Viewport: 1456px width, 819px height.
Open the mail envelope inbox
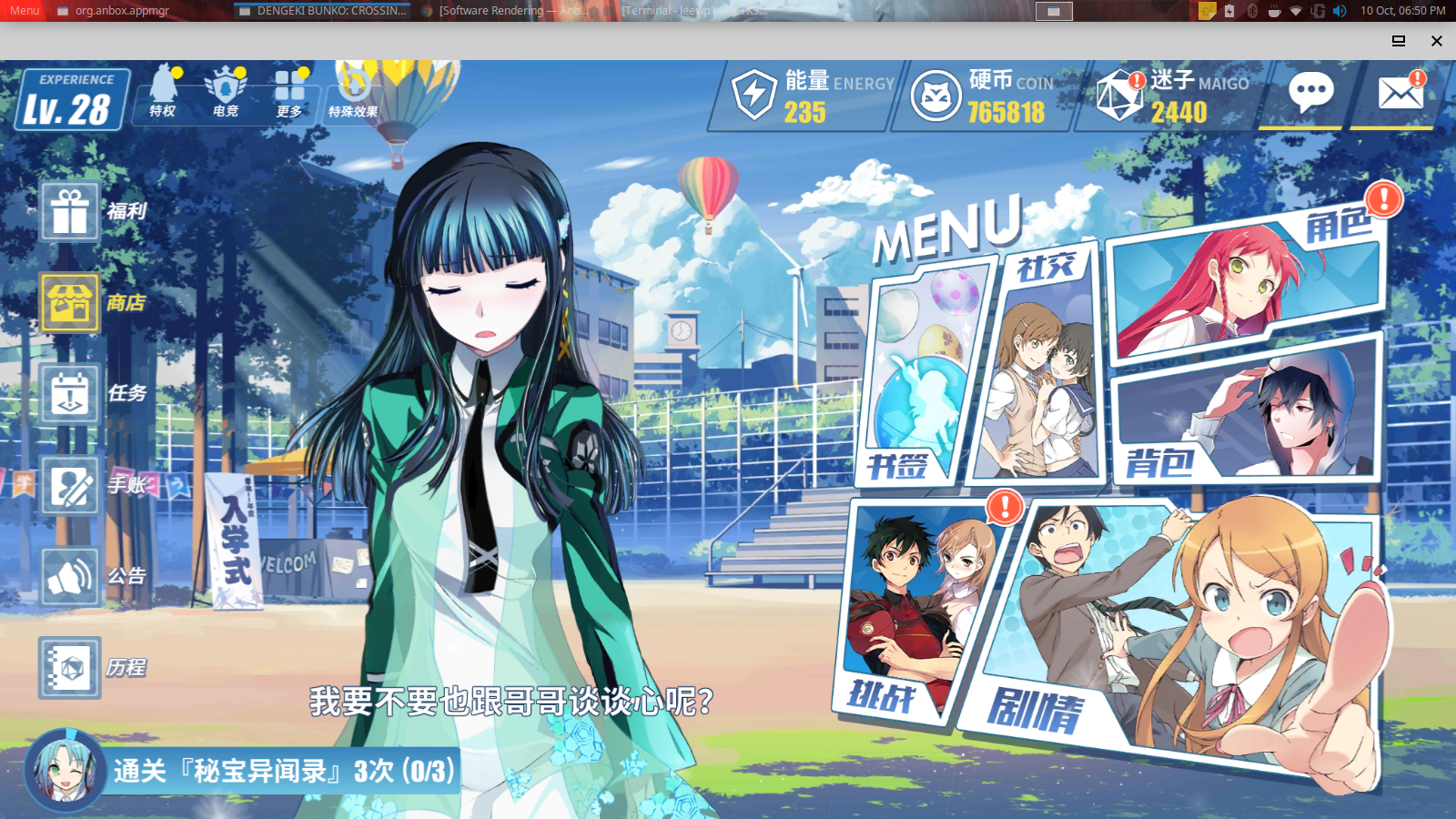tap(1400, 93)
